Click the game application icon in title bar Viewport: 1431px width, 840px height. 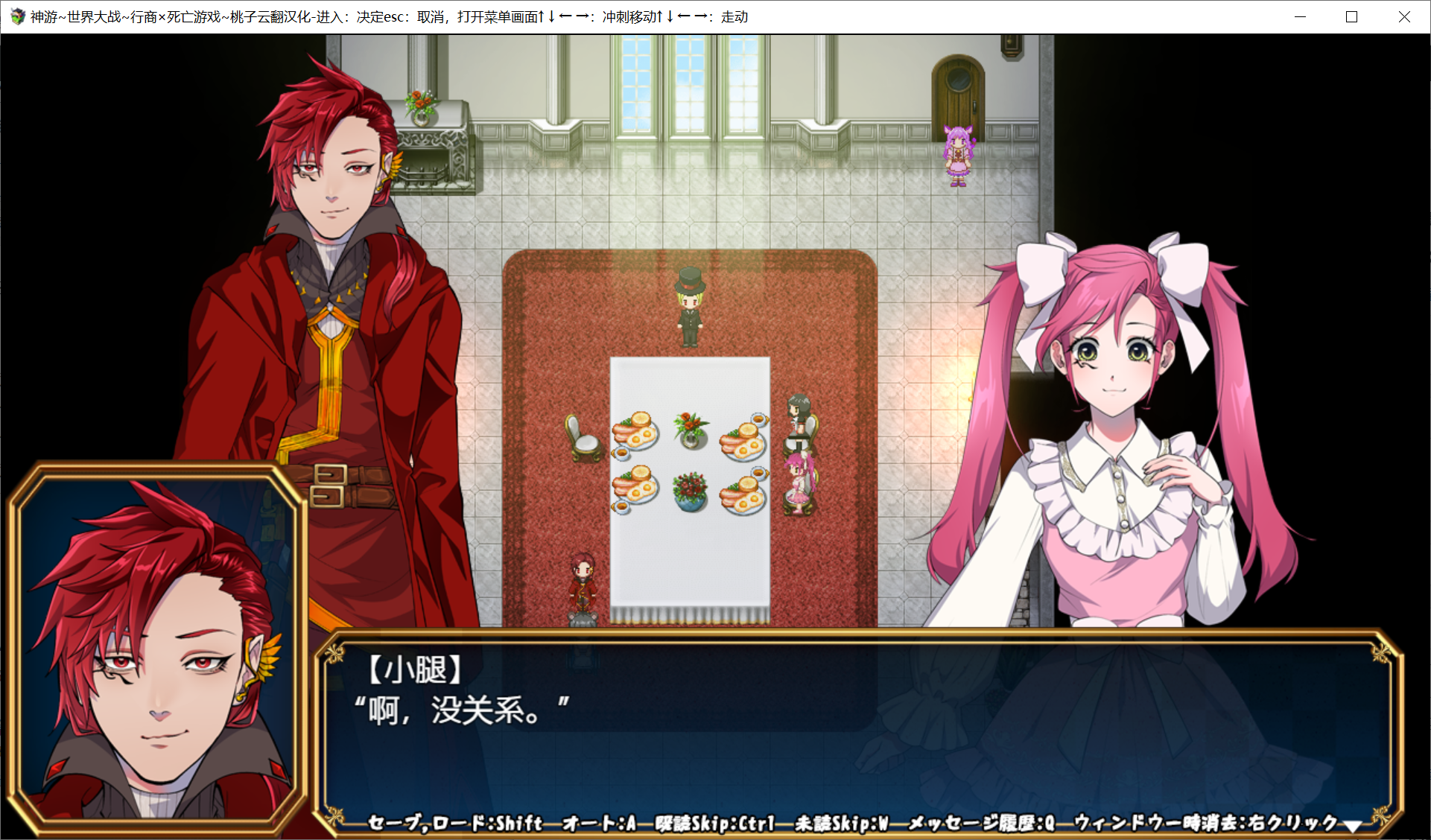pos(16,16)
